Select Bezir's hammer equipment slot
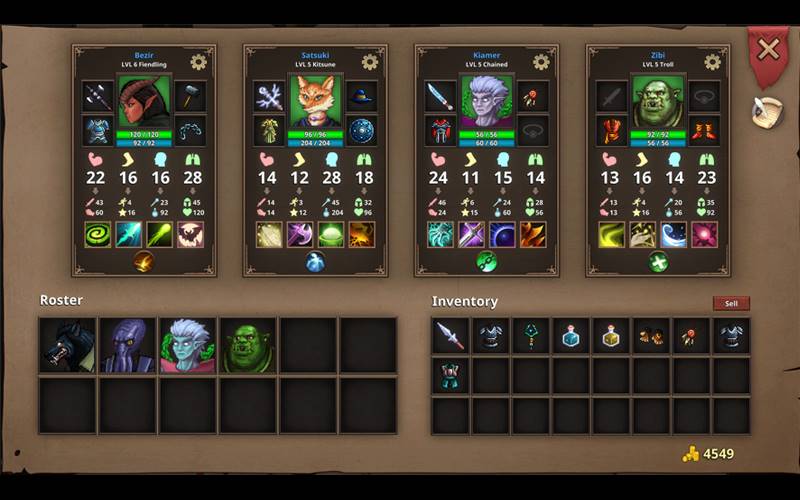The height and width of the screenshot is (500, 800). [190, 96]
